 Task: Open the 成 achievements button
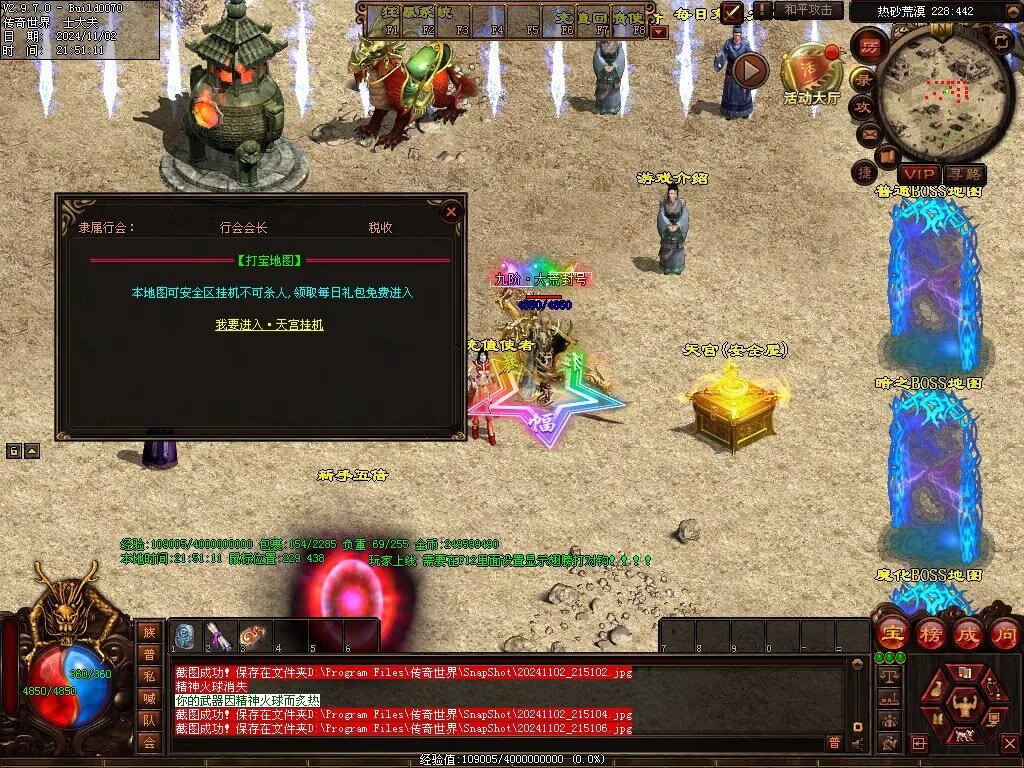point(968,633)
